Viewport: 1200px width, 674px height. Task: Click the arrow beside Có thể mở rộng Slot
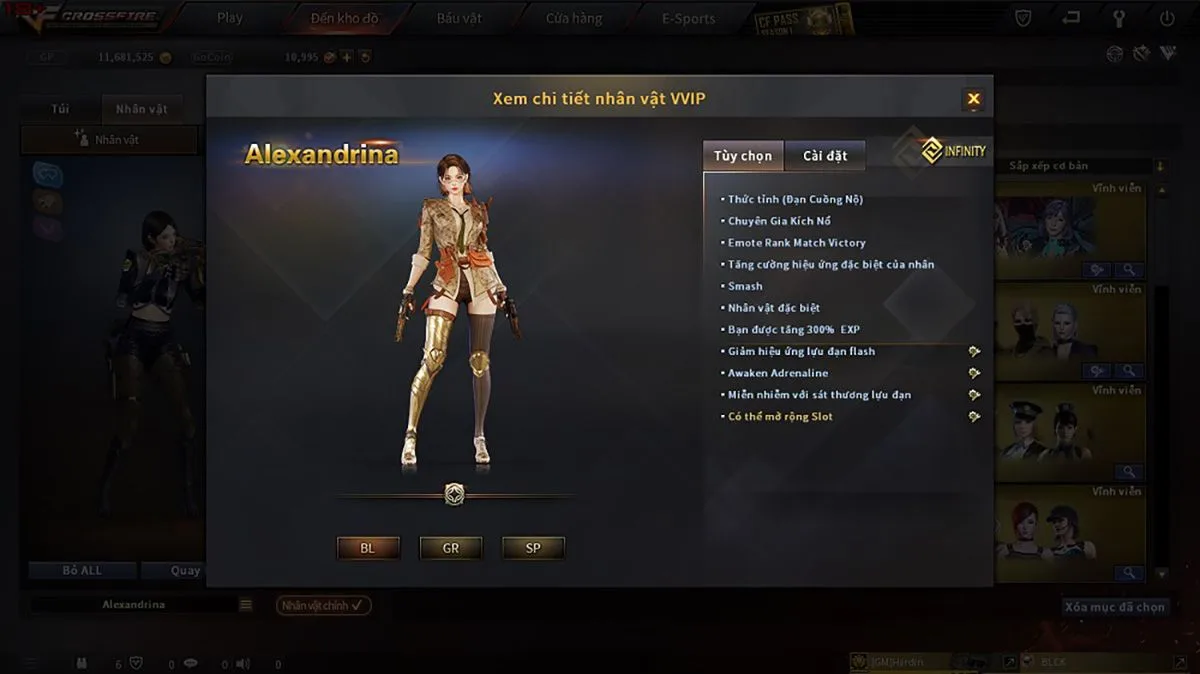coord(974,416)
